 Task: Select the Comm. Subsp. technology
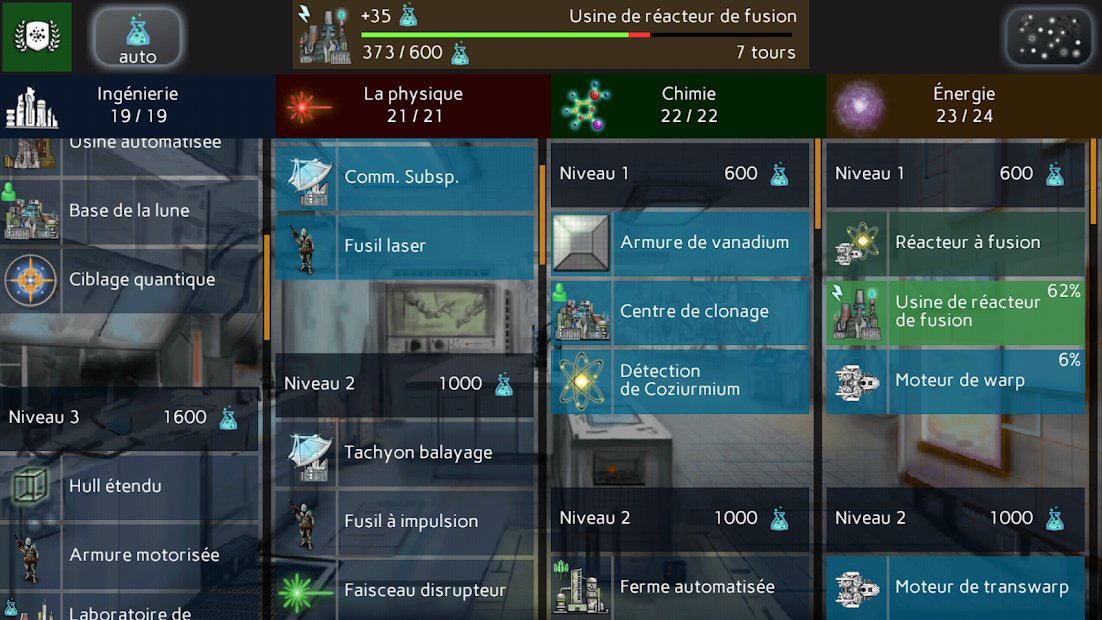(x=405, y=177)
